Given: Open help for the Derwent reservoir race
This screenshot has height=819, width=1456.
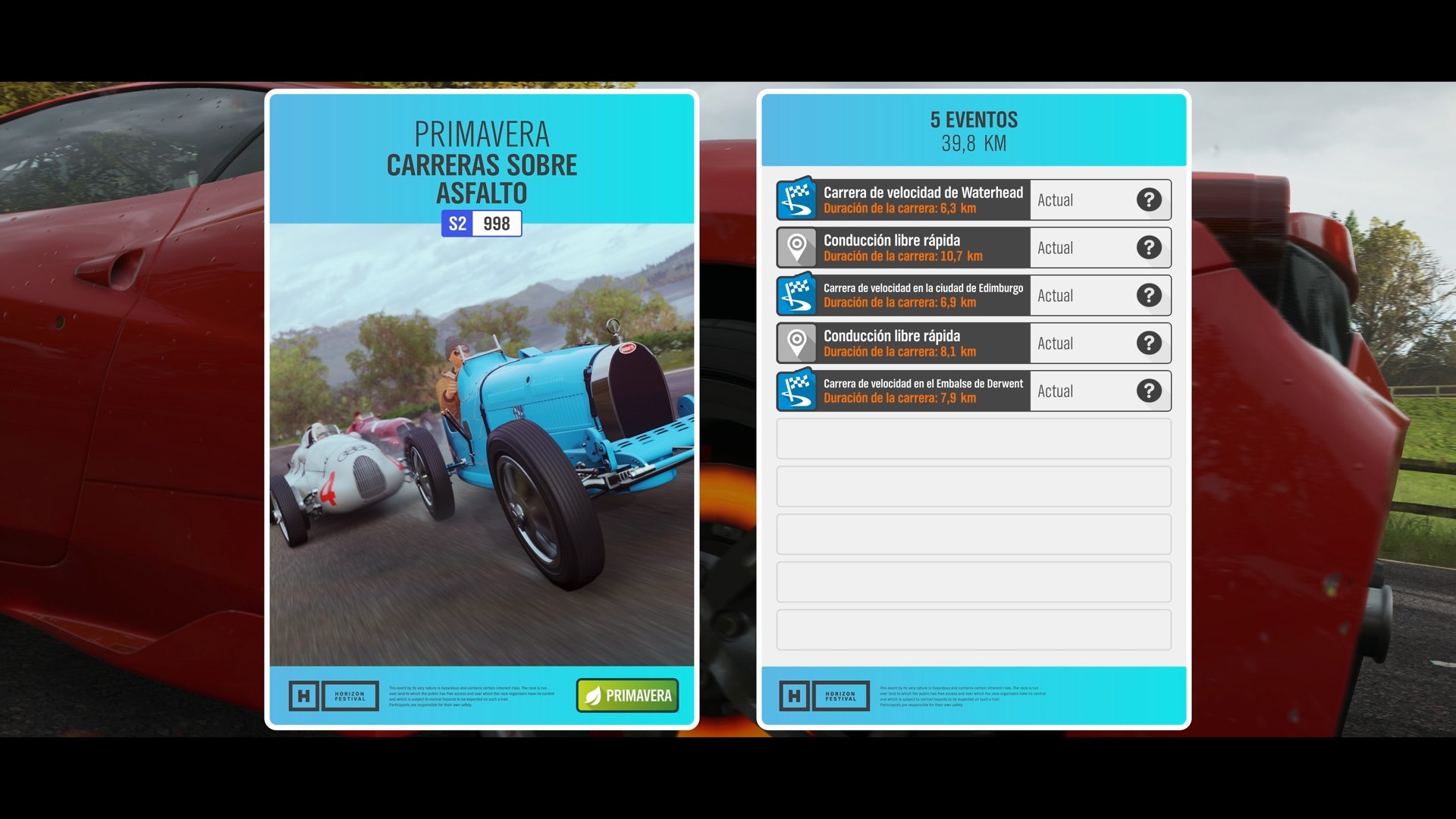Looking at the screenshot, I should click(x=1149, y=391).
